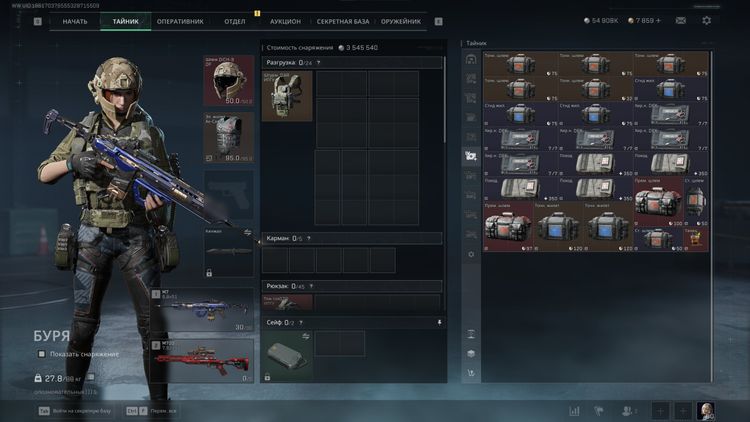Open the Аукцион tab

pos(285,21)
